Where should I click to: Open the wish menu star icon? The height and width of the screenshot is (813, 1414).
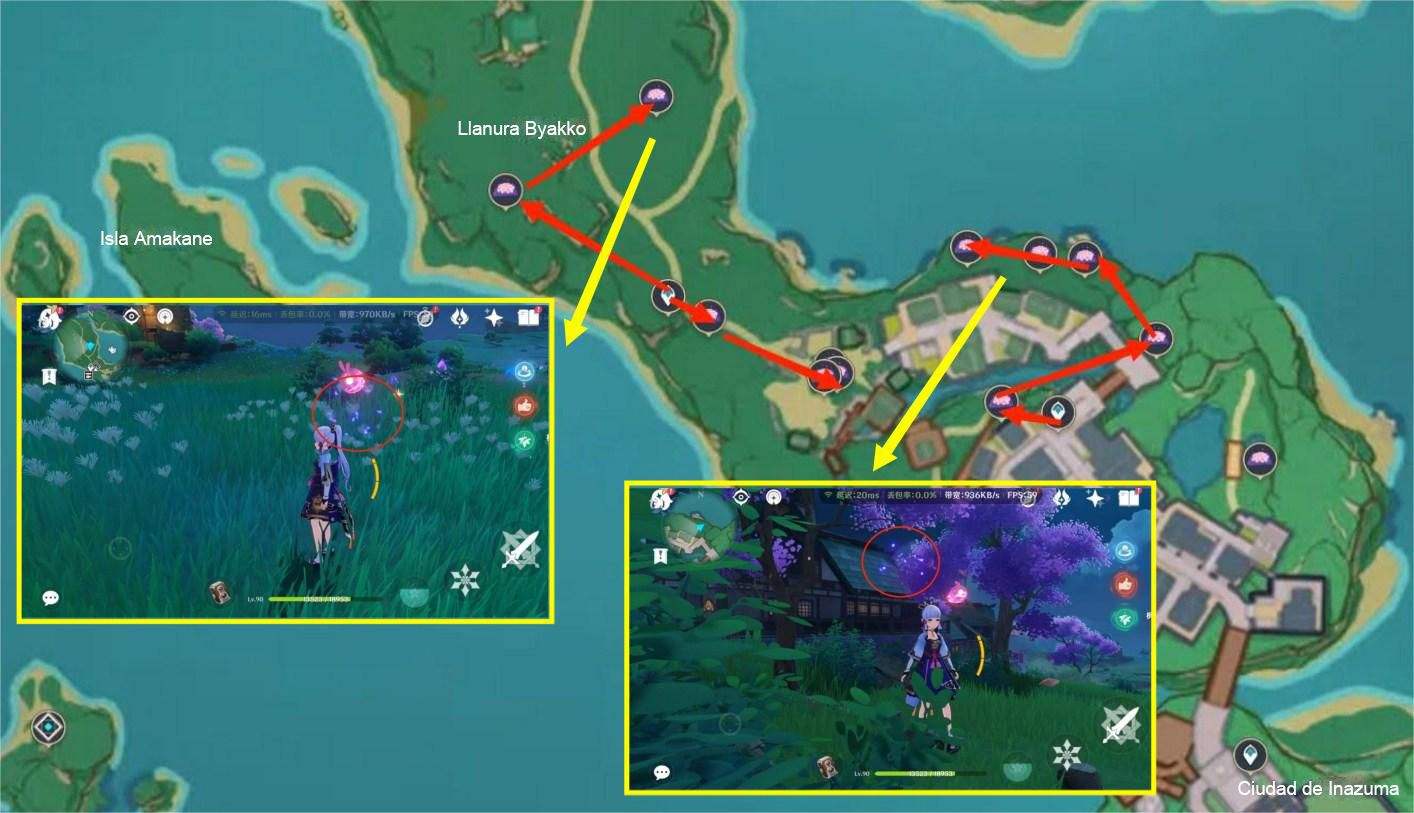pos(493,317)
